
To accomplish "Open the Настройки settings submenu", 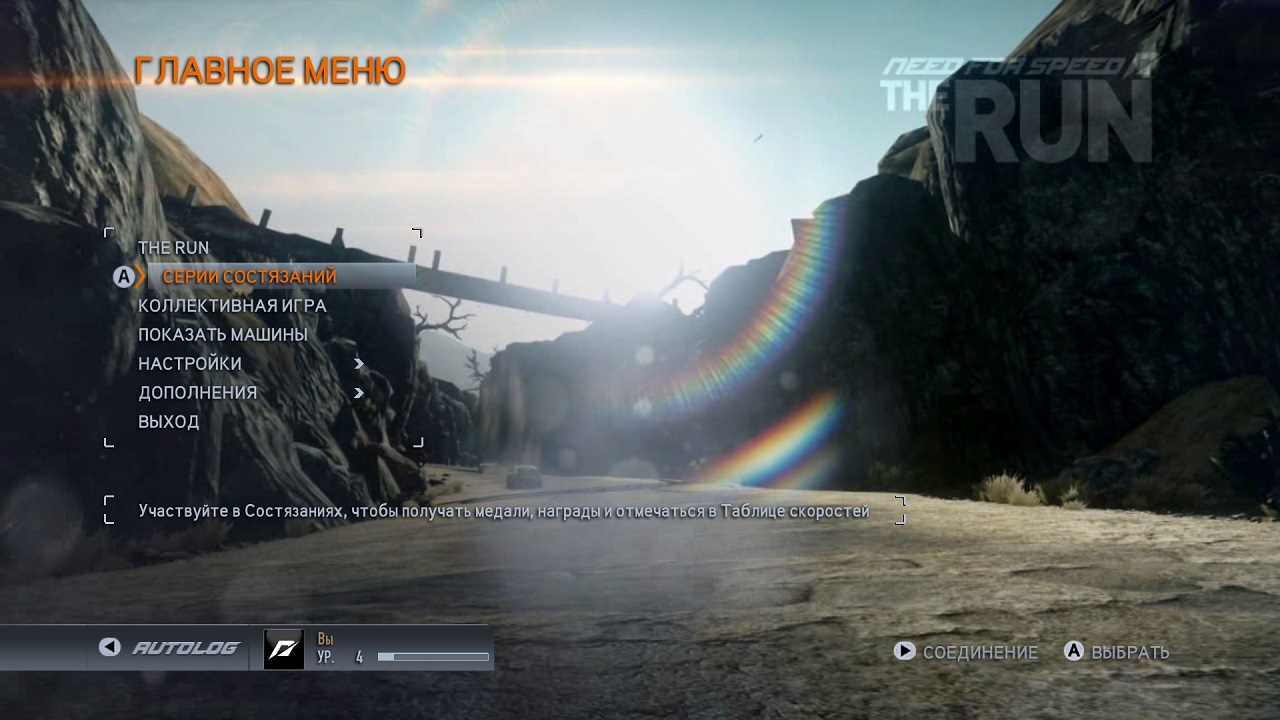I will click(190, 363).
